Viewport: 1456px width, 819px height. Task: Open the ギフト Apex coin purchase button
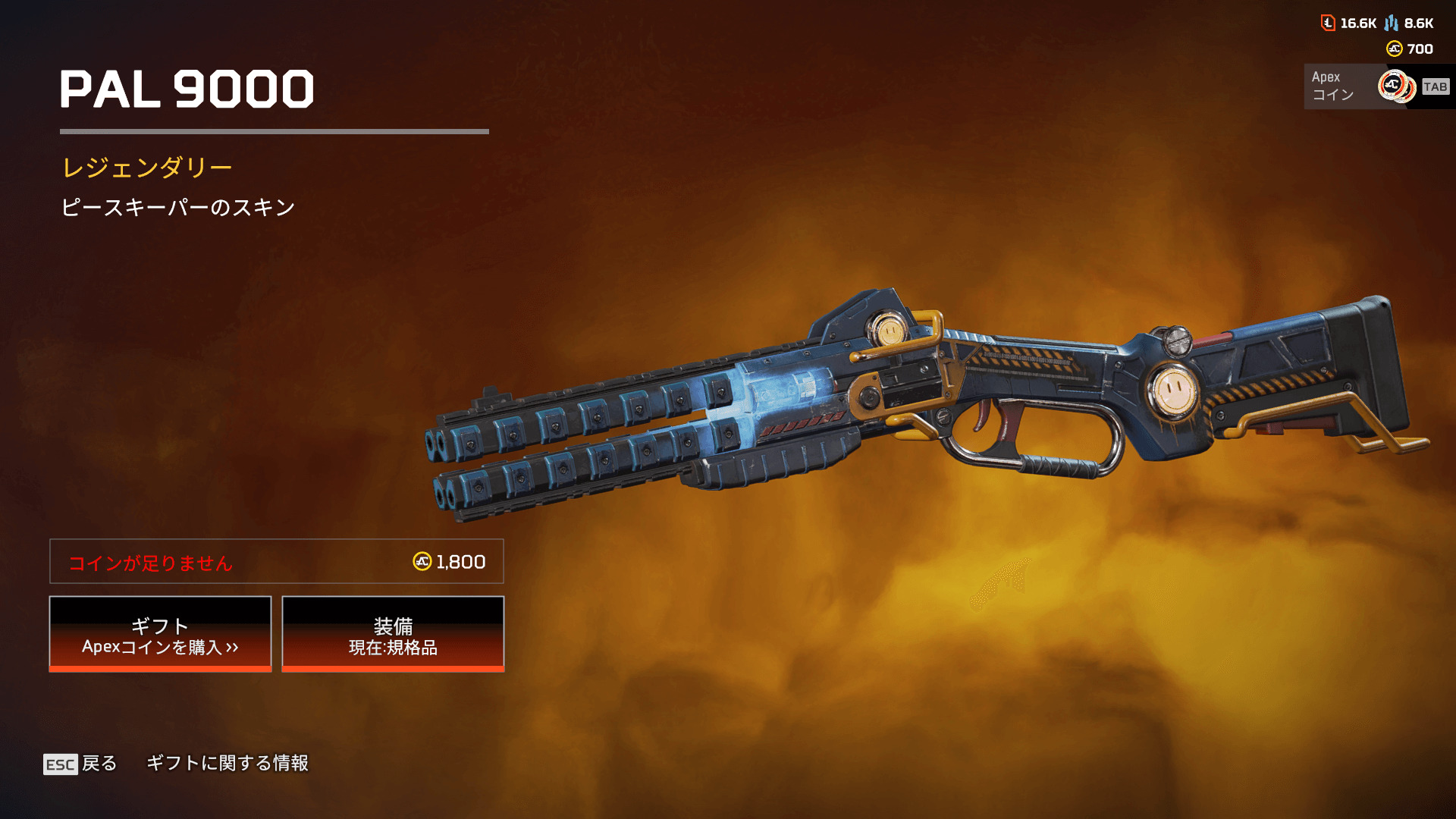pyautogui.click(x=160, y=634)
